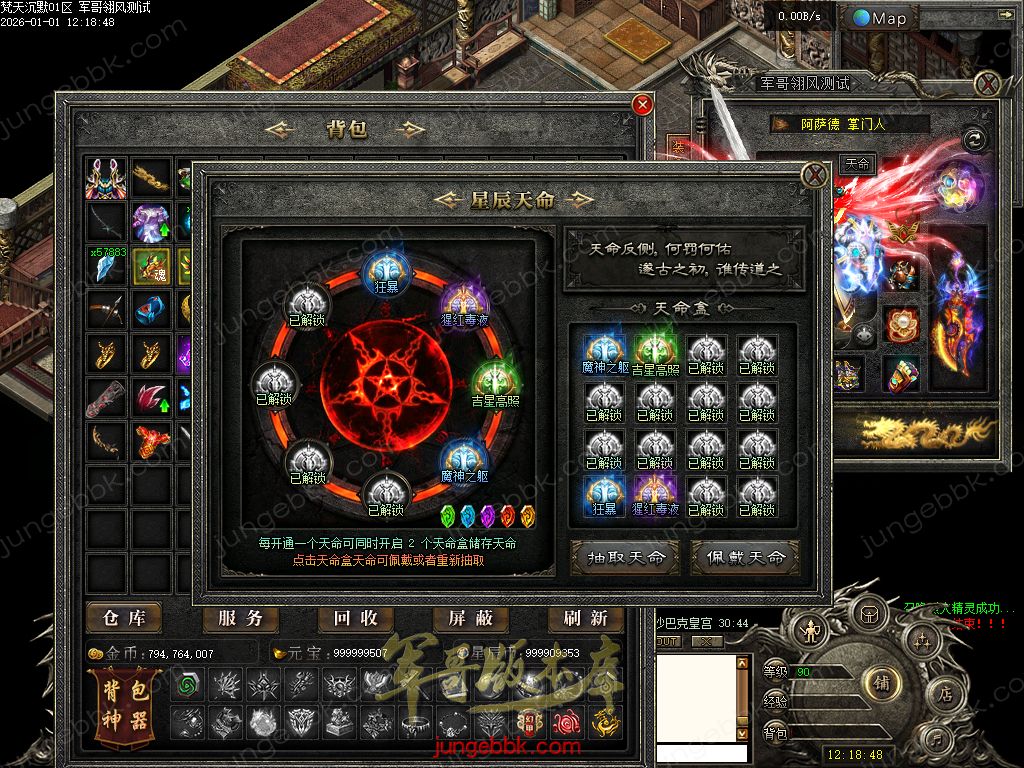Viewport: 1024px width, 768px height.
Task: Click the 屏蔽 block button
Action: click(471, 619)
